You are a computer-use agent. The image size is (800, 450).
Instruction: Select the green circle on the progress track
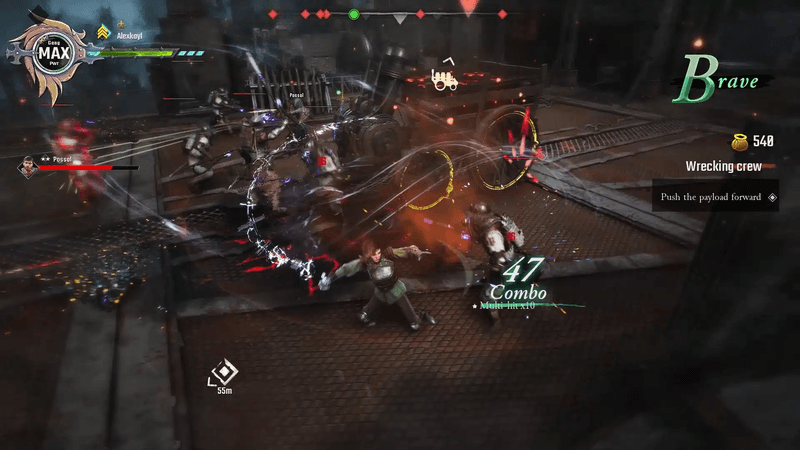point(353,15)
